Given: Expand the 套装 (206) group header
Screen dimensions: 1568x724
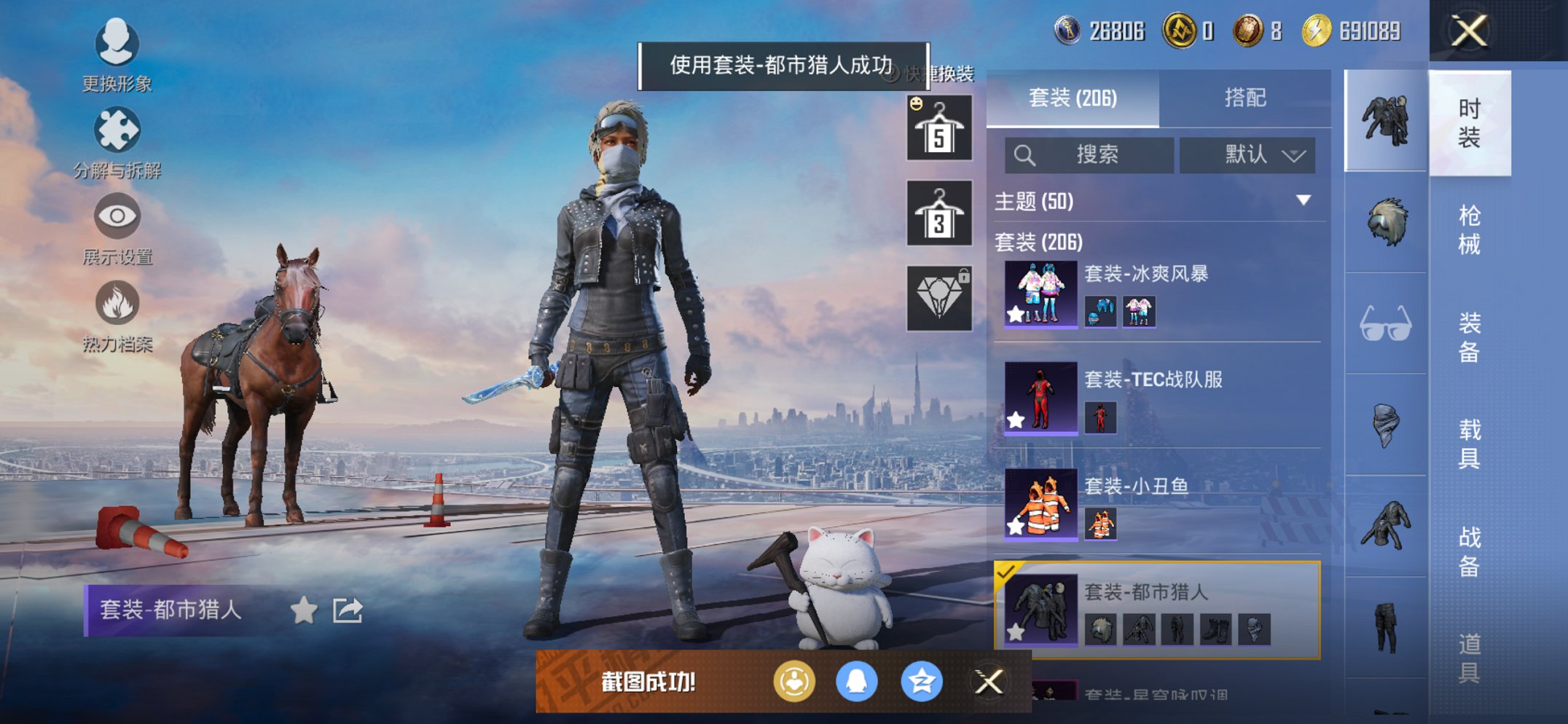Looking at the screenshot, I should (1038, 243).
